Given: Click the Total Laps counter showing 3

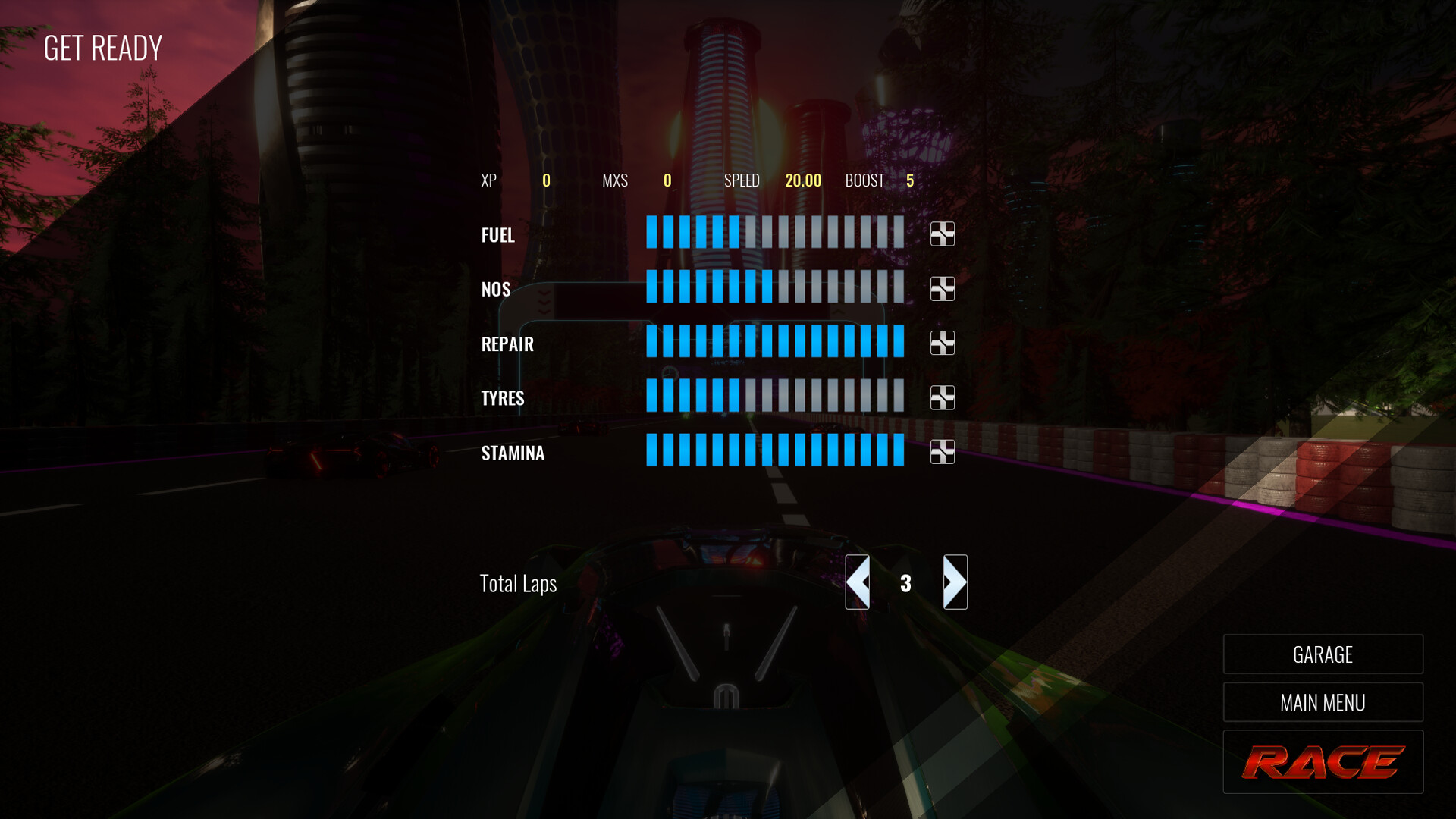Looking at the screenshot, I should [x=905, y=584].
